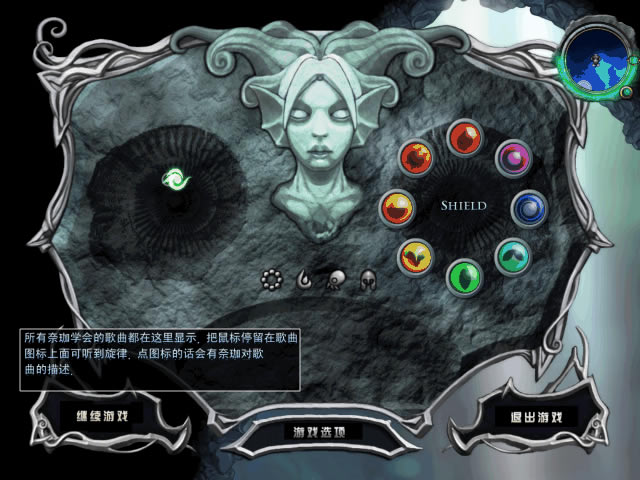
Task: Click the top red note orb
Action: (x=465, y=137)
